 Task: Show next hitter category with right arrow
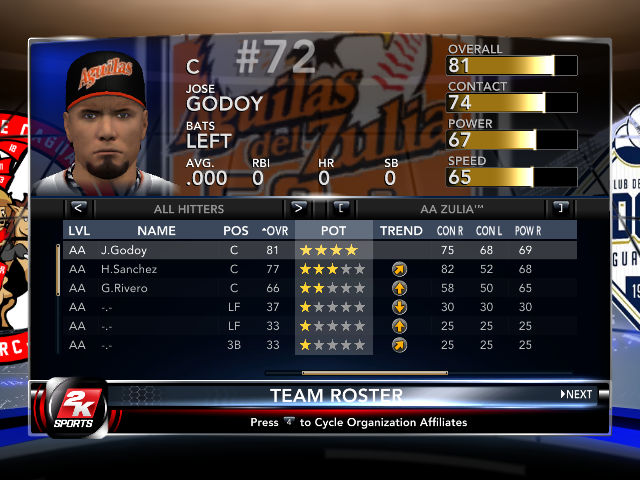297,208
